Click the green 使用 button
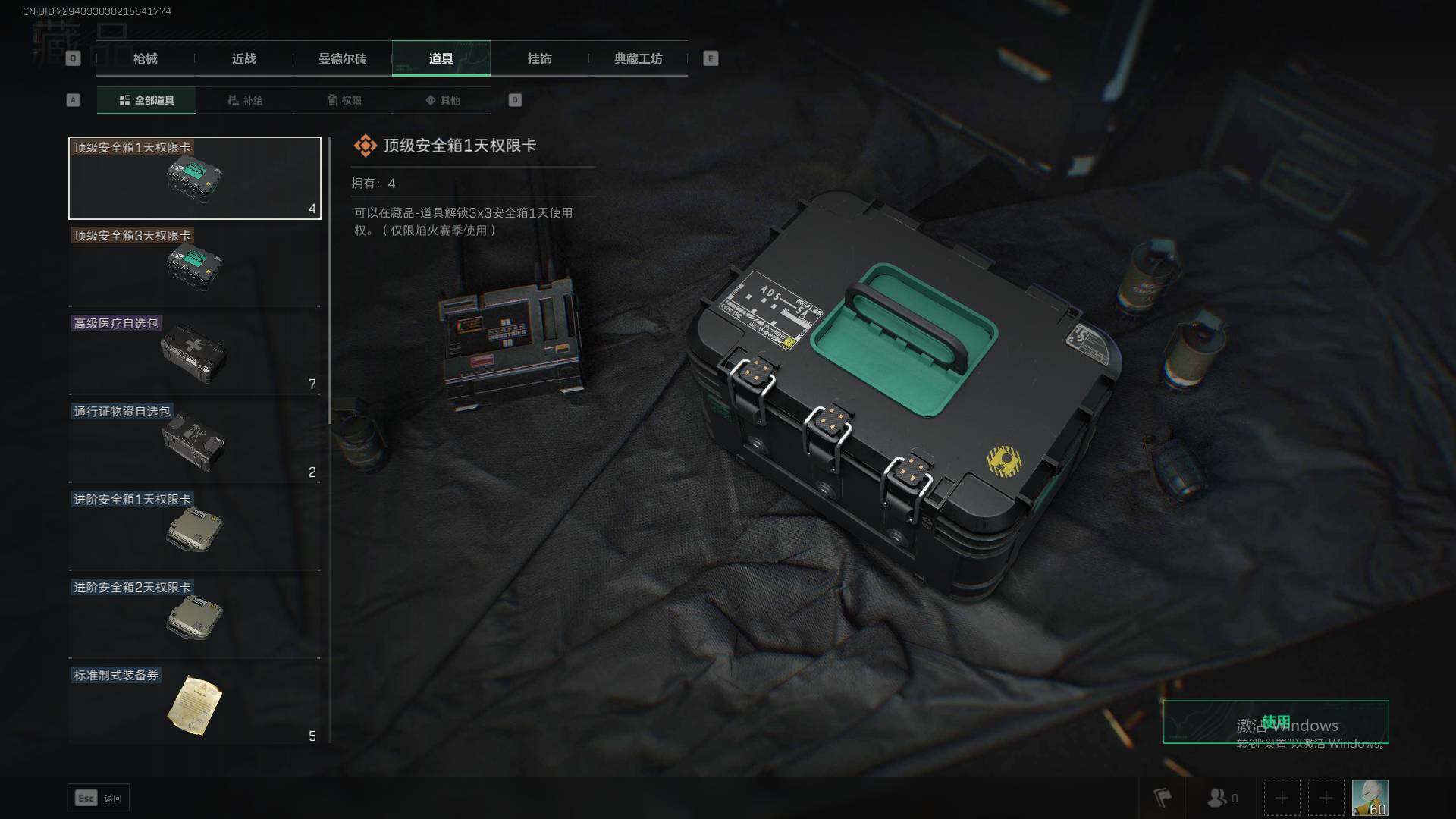 [1276, 722]
